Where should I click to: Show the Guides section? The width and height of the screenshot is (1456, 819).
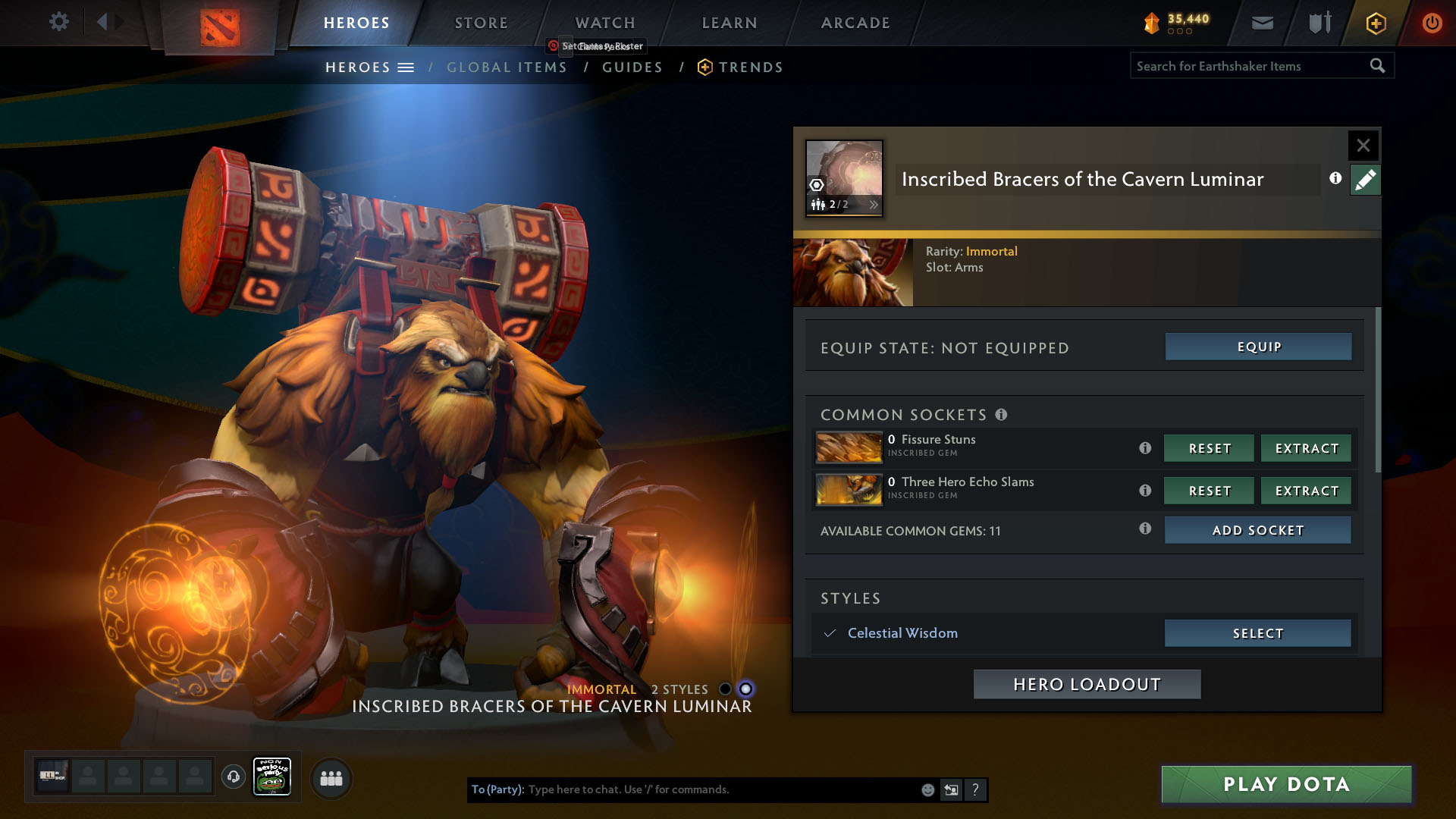tap(632, 67)
